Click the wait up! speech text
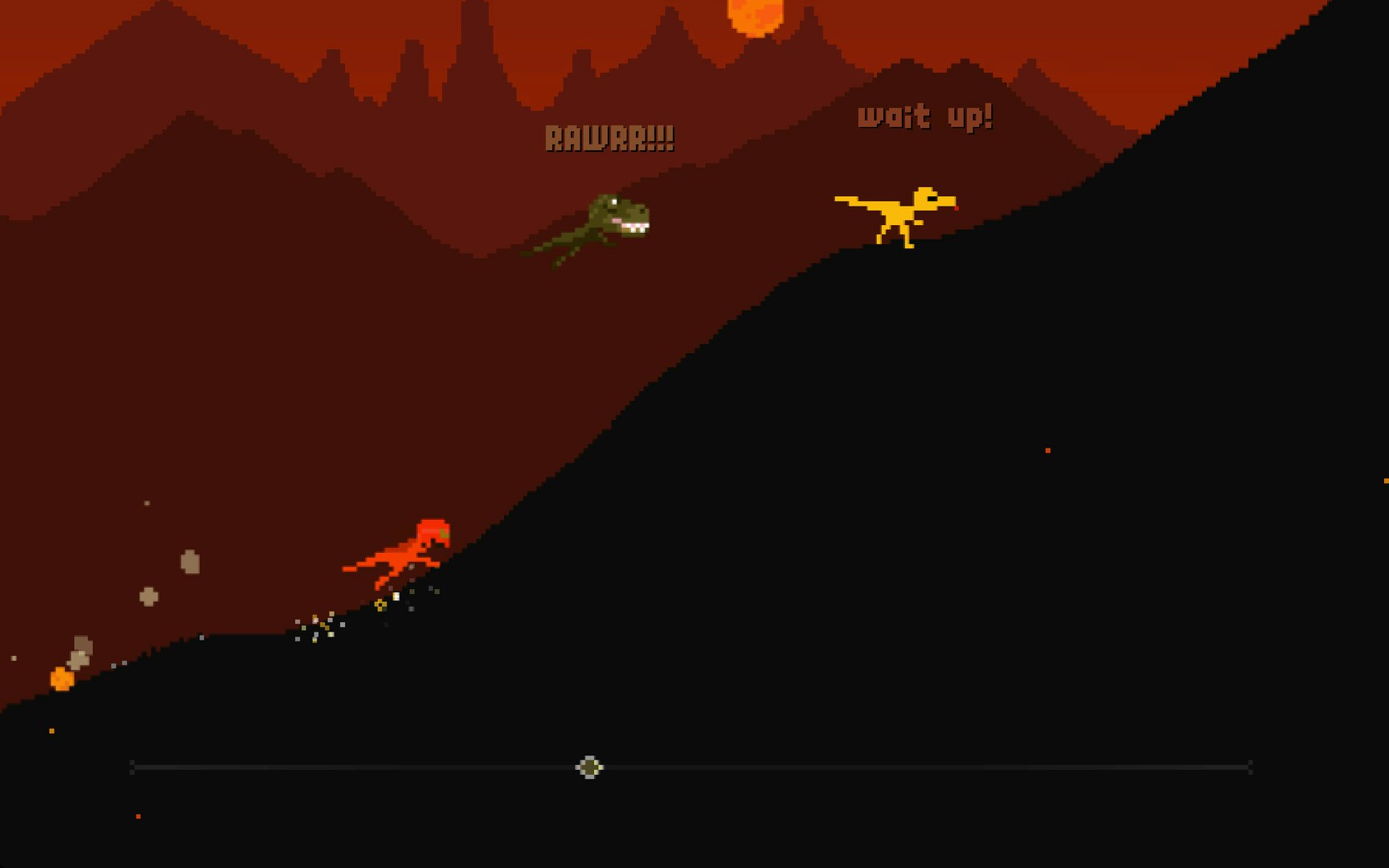The height and width of the screenshot is (868, 1389). pos(925,115)
